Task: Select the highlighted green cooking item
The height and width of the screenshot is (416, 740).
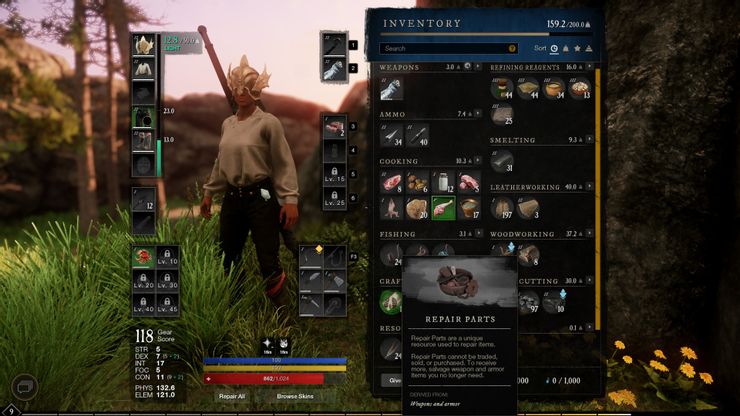Action: tap(443, 207)
